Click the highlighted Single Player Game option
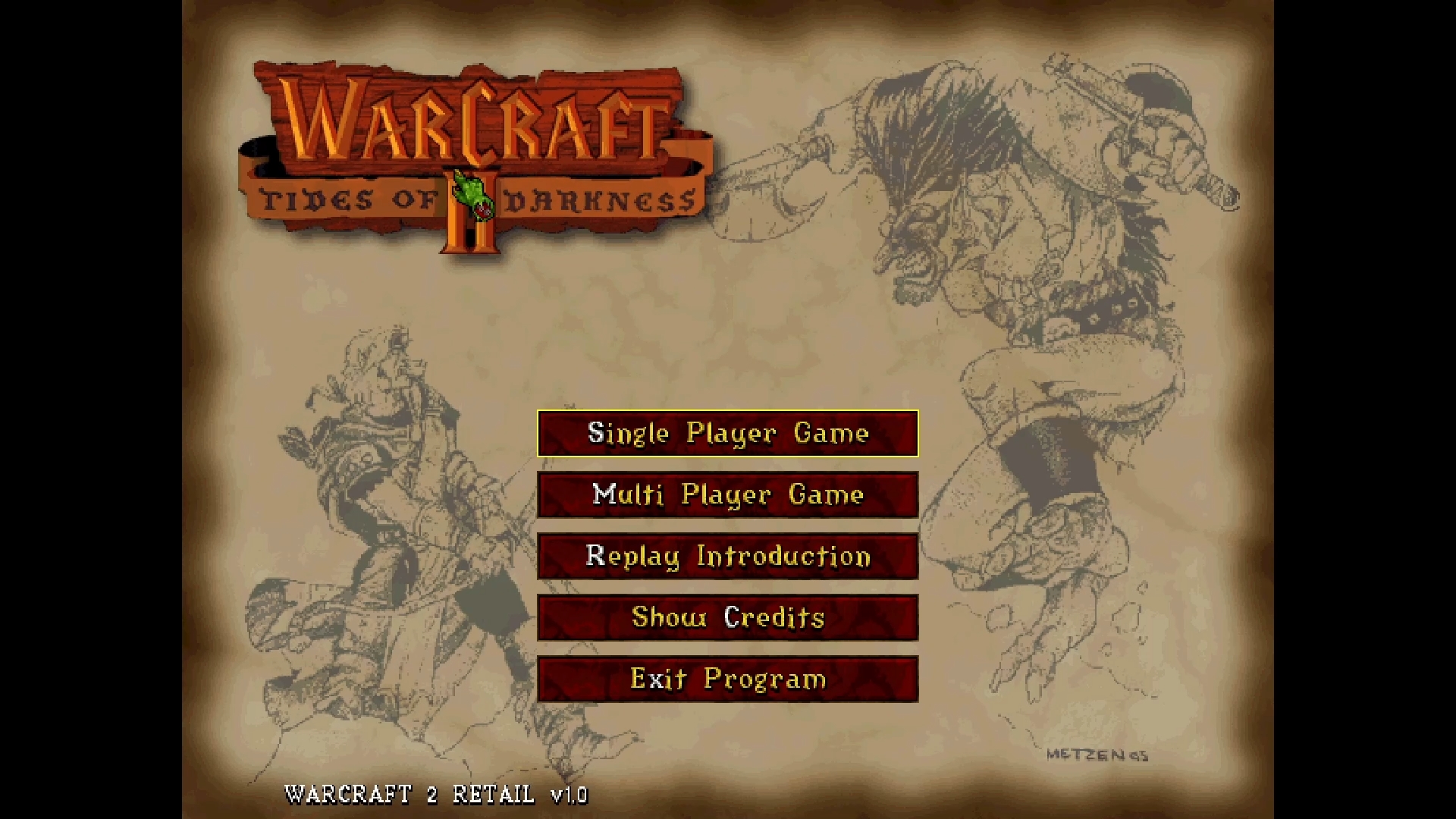1456x819 pixels. [x=726, y=434]
